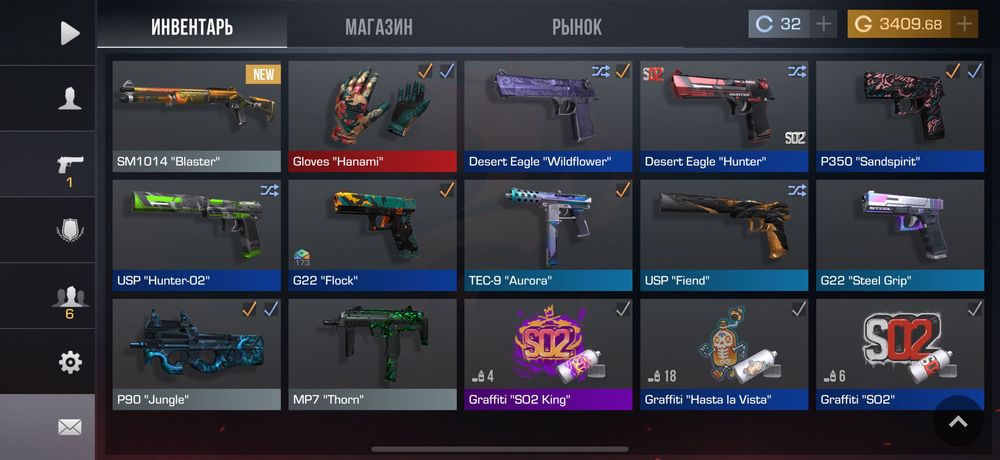1000x460 pixels.
Task: Open the РЫНОК market tab
Action: coord(576,27)
